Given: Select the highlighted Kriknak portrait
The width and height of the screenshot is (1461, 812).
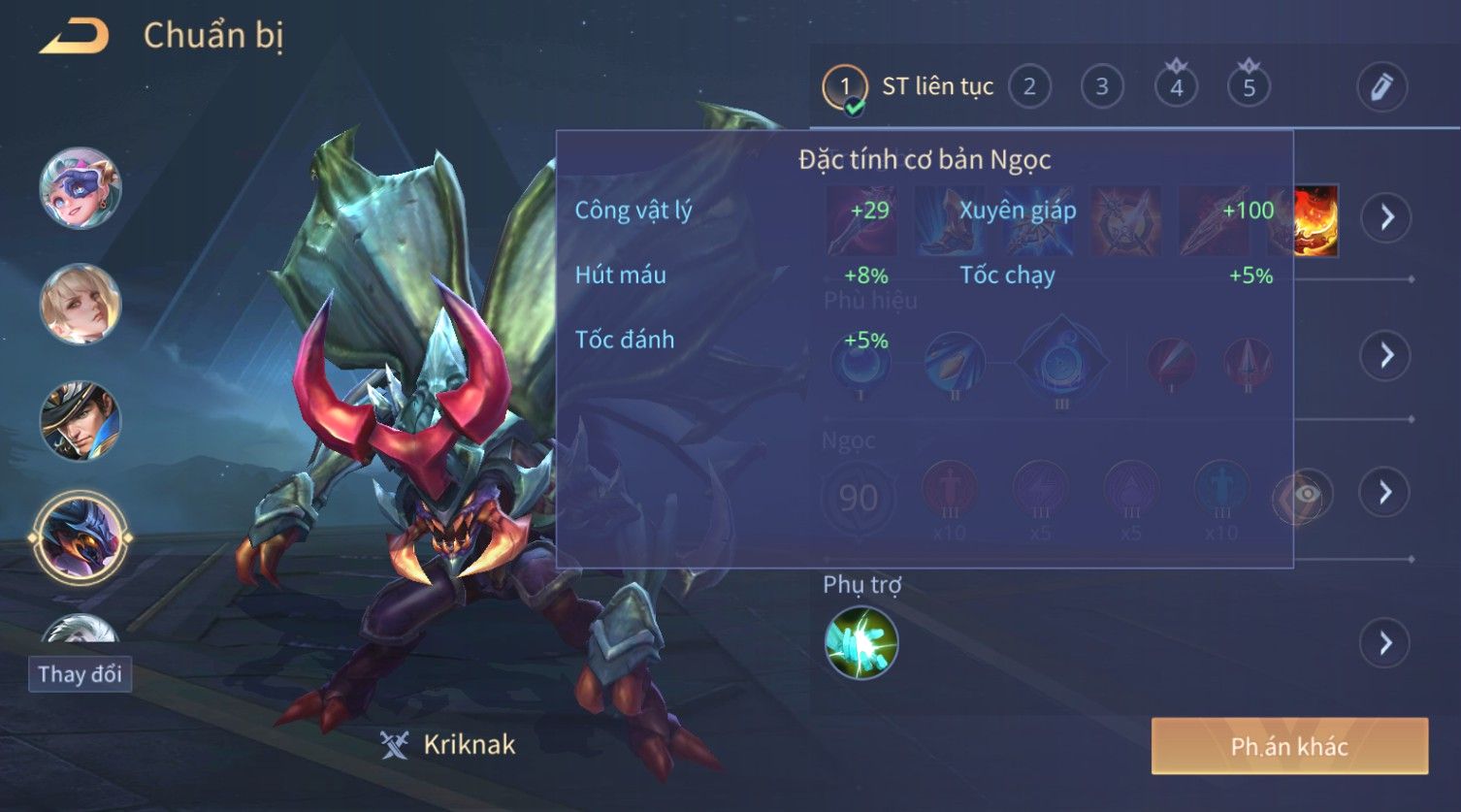Looking at the screenshot, I should pos(81,537).
